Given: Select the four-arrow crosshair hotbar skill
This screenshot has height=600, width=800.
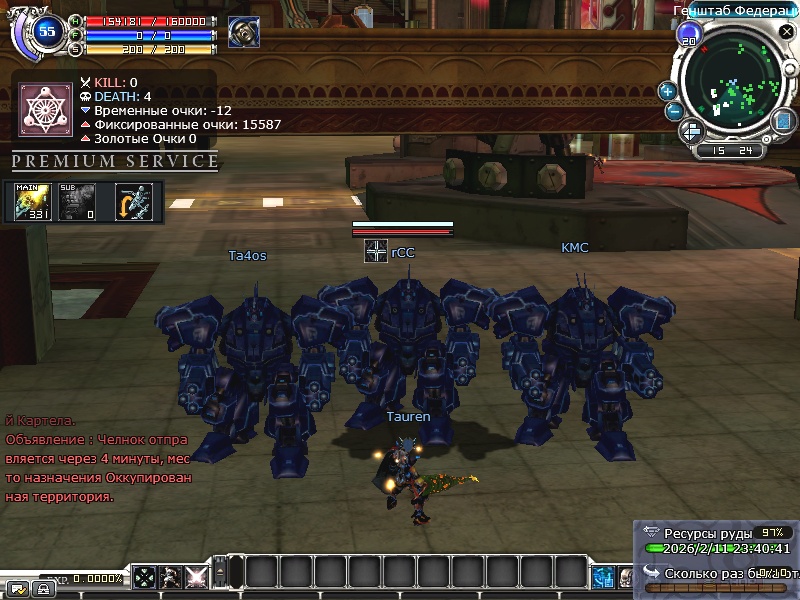Looking at the screenshot, I should tap(146, 577).
